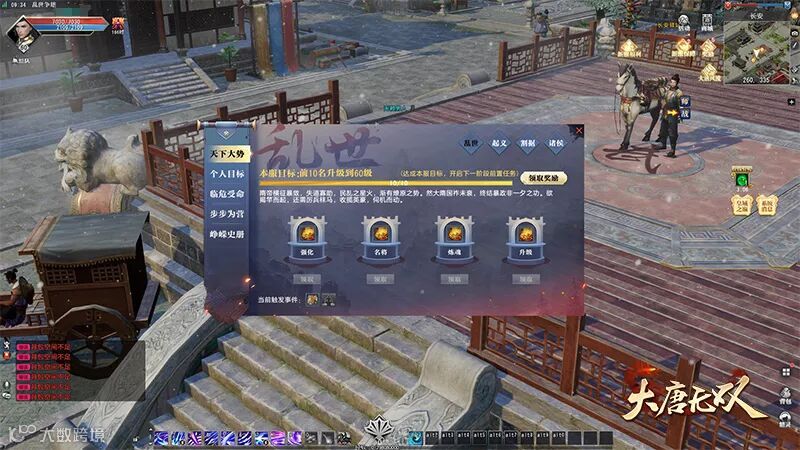Switch to the 天下大势 tab
The image size is (800, 450).
pyautogui.click(x=226, y=152)
